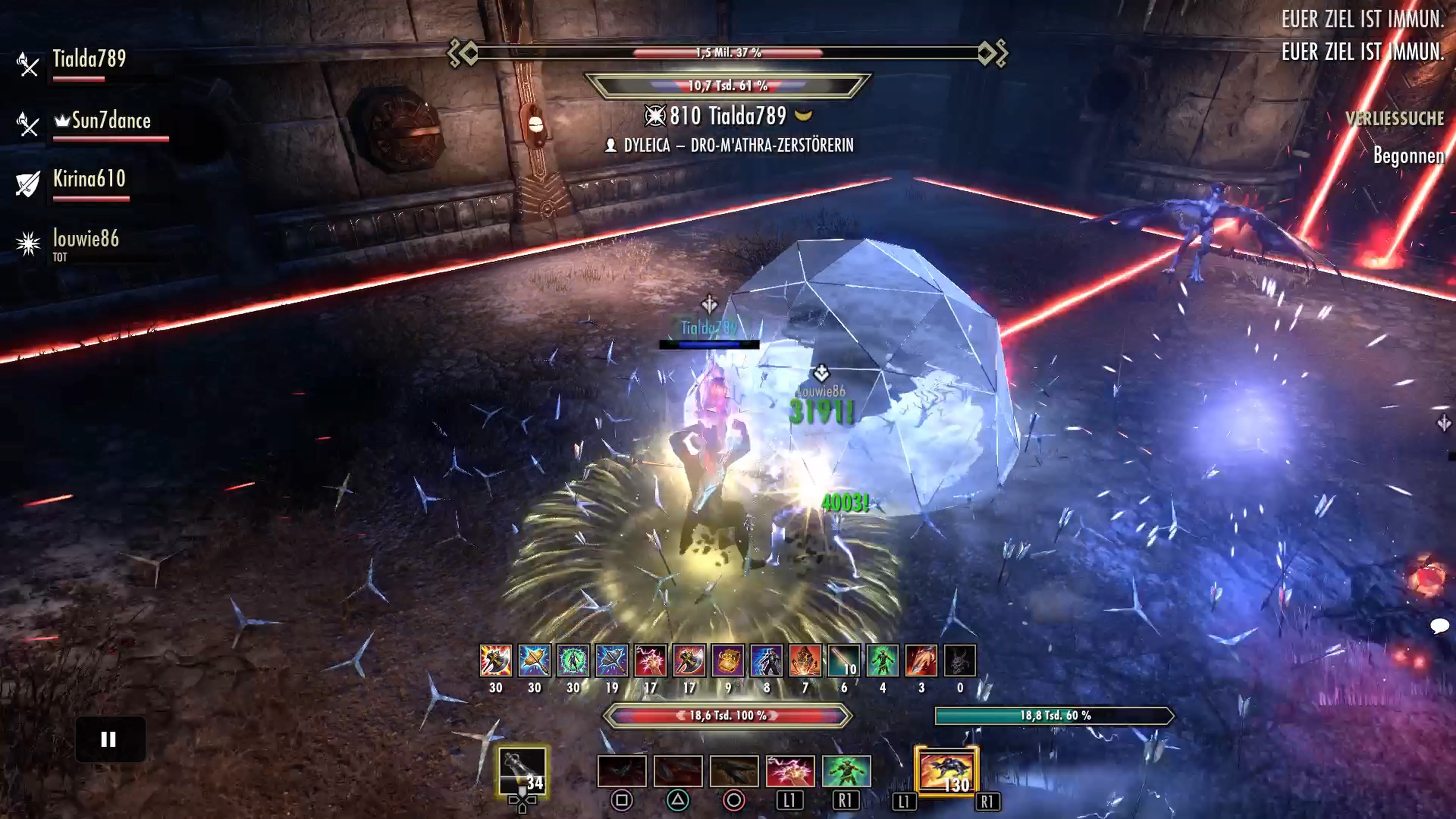Image resolution: width=1456 pixels, height=819 pixels.
Task: Inspect the golden book buff icon
Action: click(728, 660)
